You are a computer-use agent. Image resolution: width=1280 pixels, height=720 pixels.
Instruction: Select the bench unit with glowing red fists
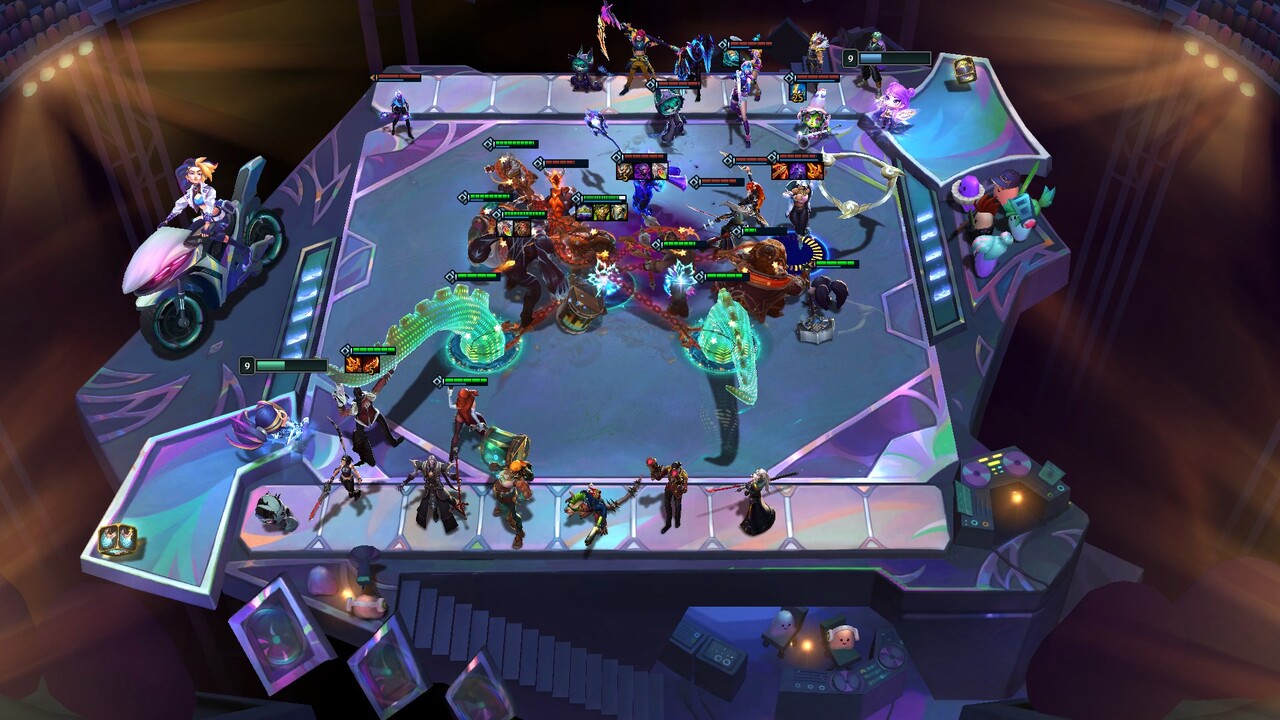click(668, 490)
